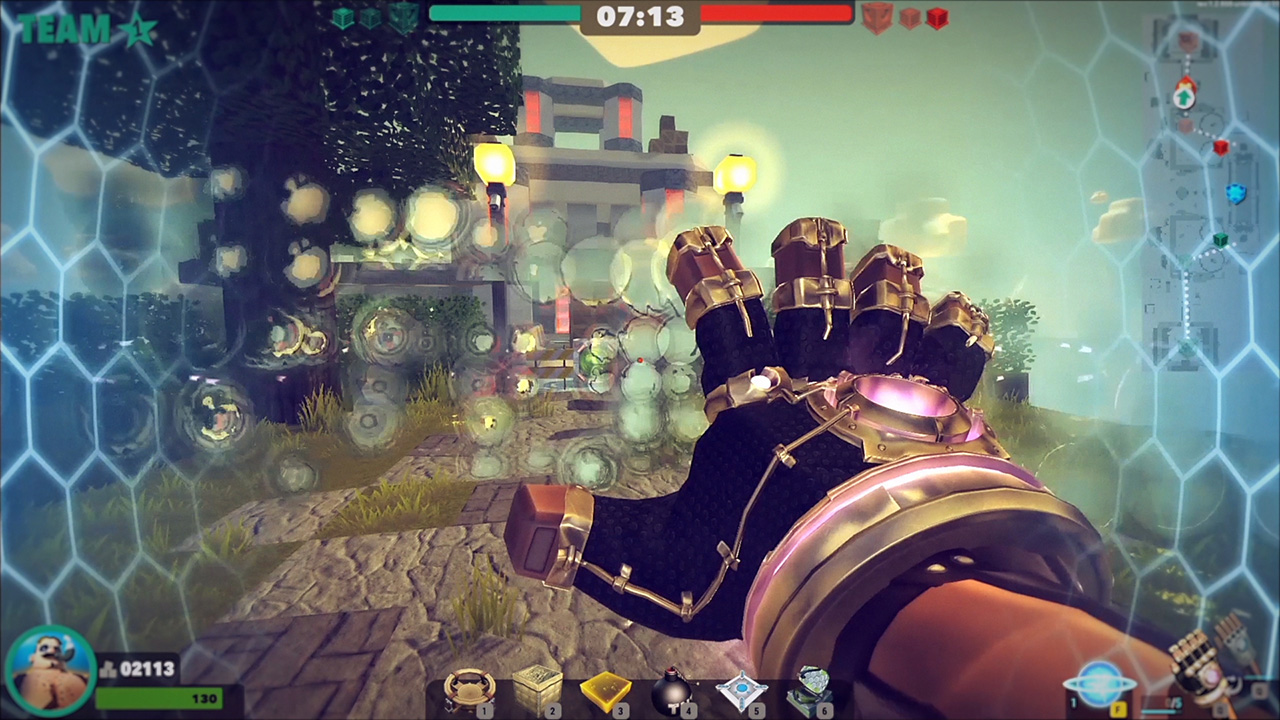Click the Team 1 star badge

137,29
